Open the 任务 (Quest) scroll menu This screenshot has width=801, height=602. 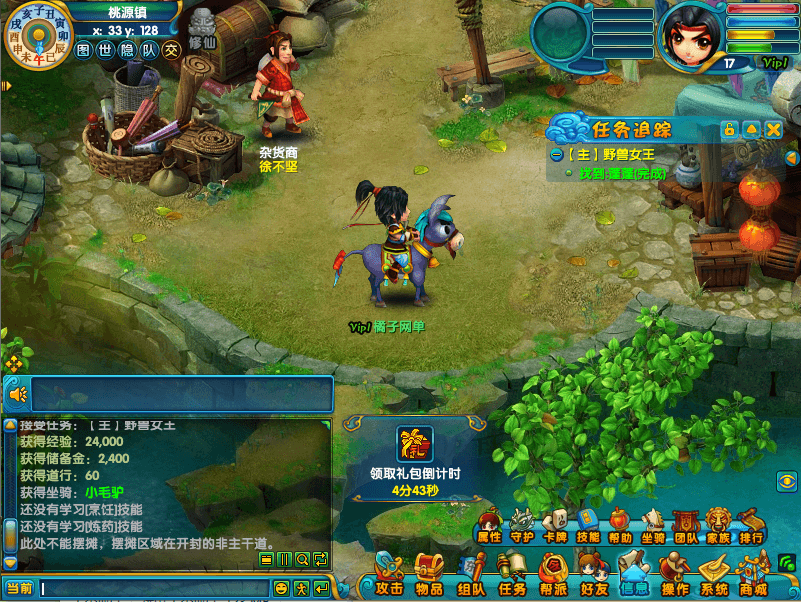tap(512, 575)
